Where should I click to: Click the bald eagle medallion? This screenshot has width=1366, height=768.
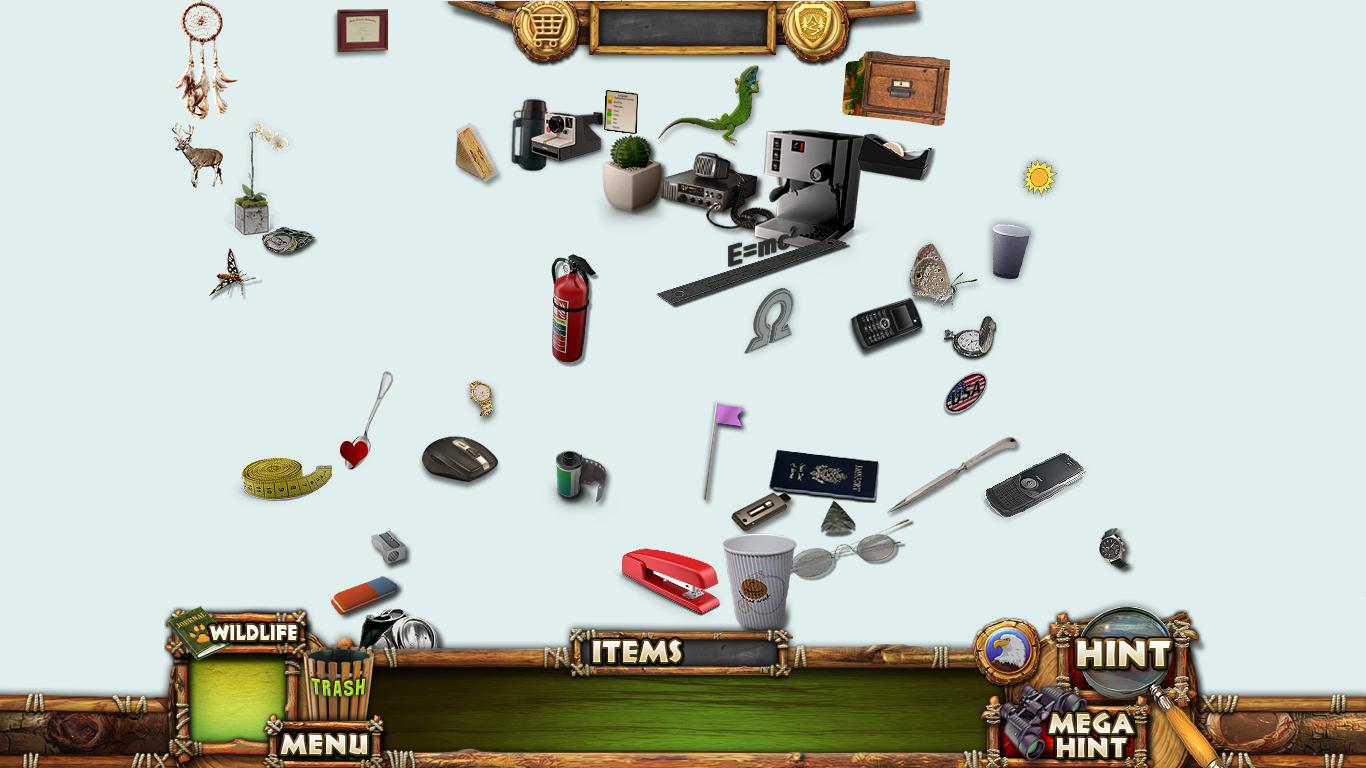(x=1006, y=651)
